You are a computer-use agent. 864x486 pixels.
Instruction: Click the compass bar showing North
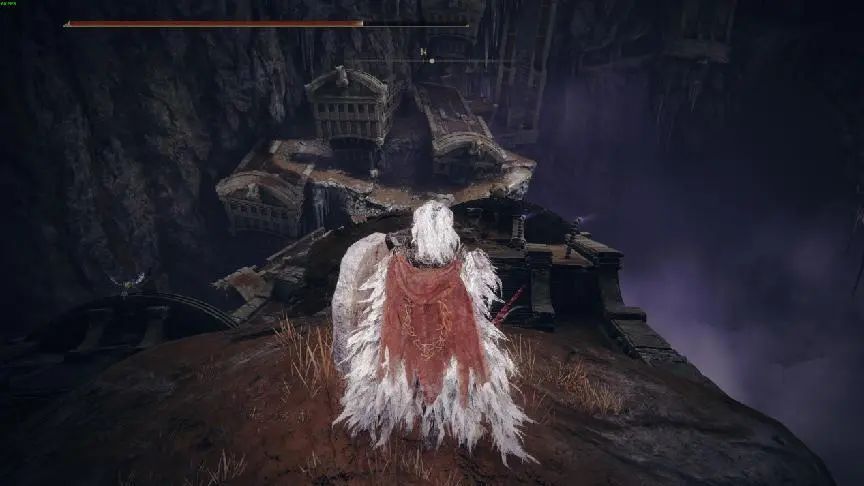pos(431,59)
